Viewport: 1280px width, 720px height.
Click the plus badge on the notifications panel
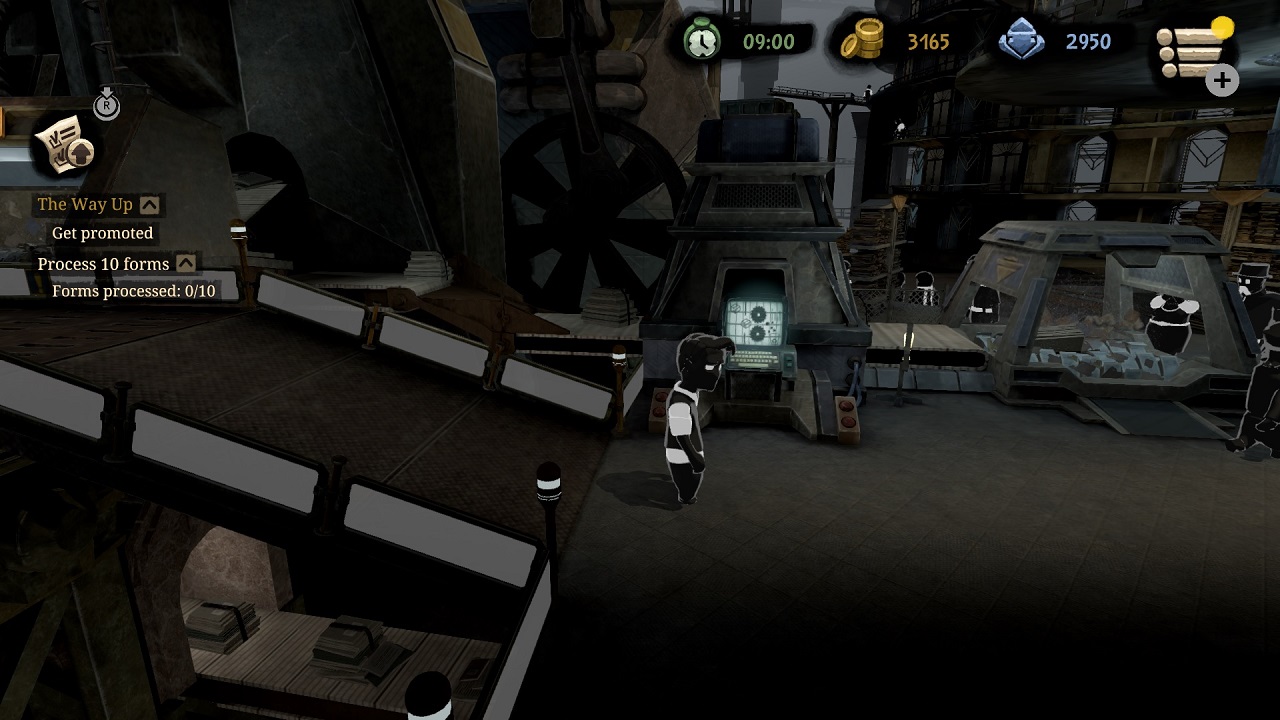[x=1222, y=80]
